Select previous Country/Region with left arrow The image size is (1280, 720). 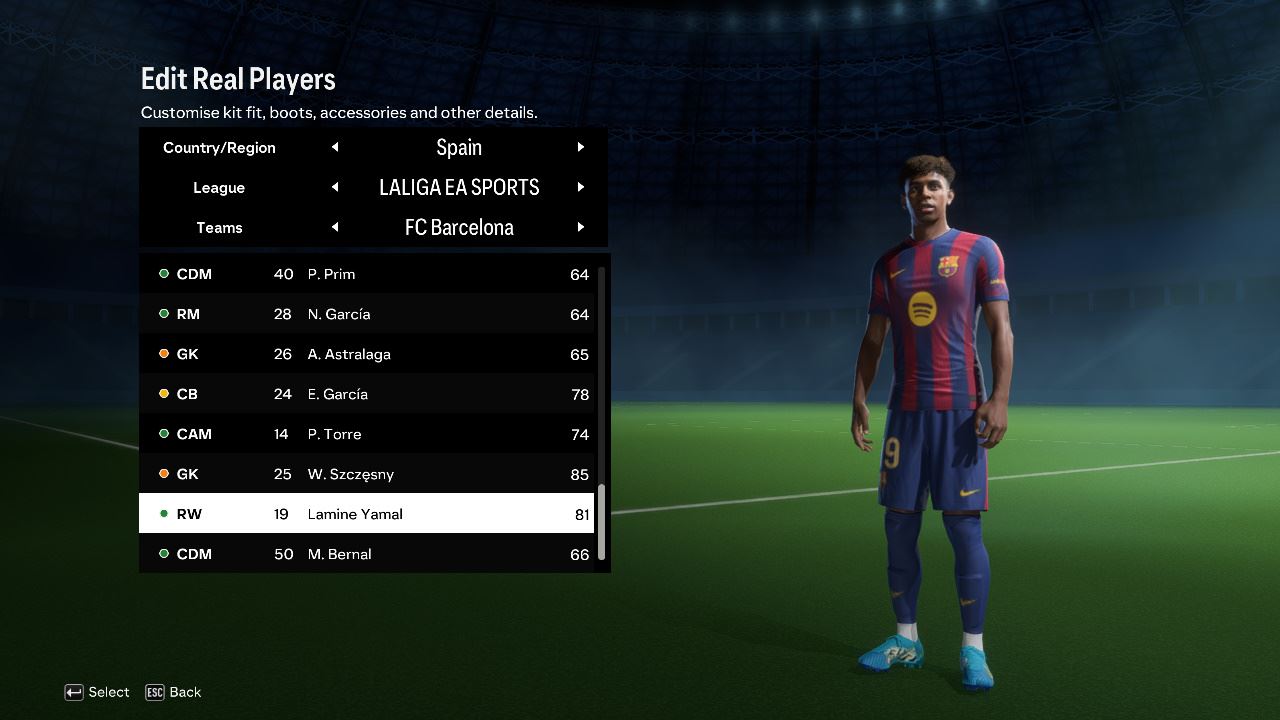[335, 147]
